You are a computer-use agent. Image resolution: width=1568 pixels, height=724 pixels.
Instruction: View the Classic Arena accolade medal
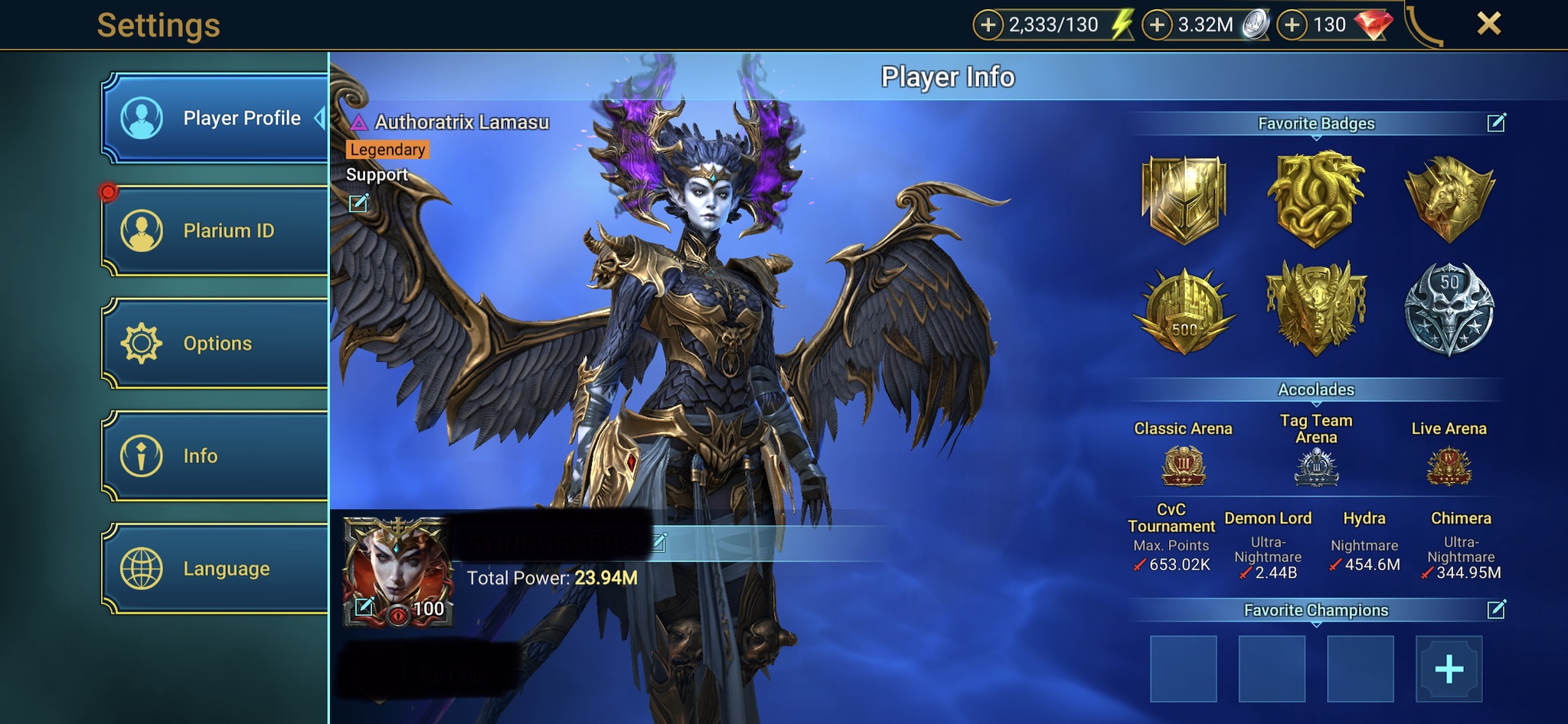pos(1184,467)
